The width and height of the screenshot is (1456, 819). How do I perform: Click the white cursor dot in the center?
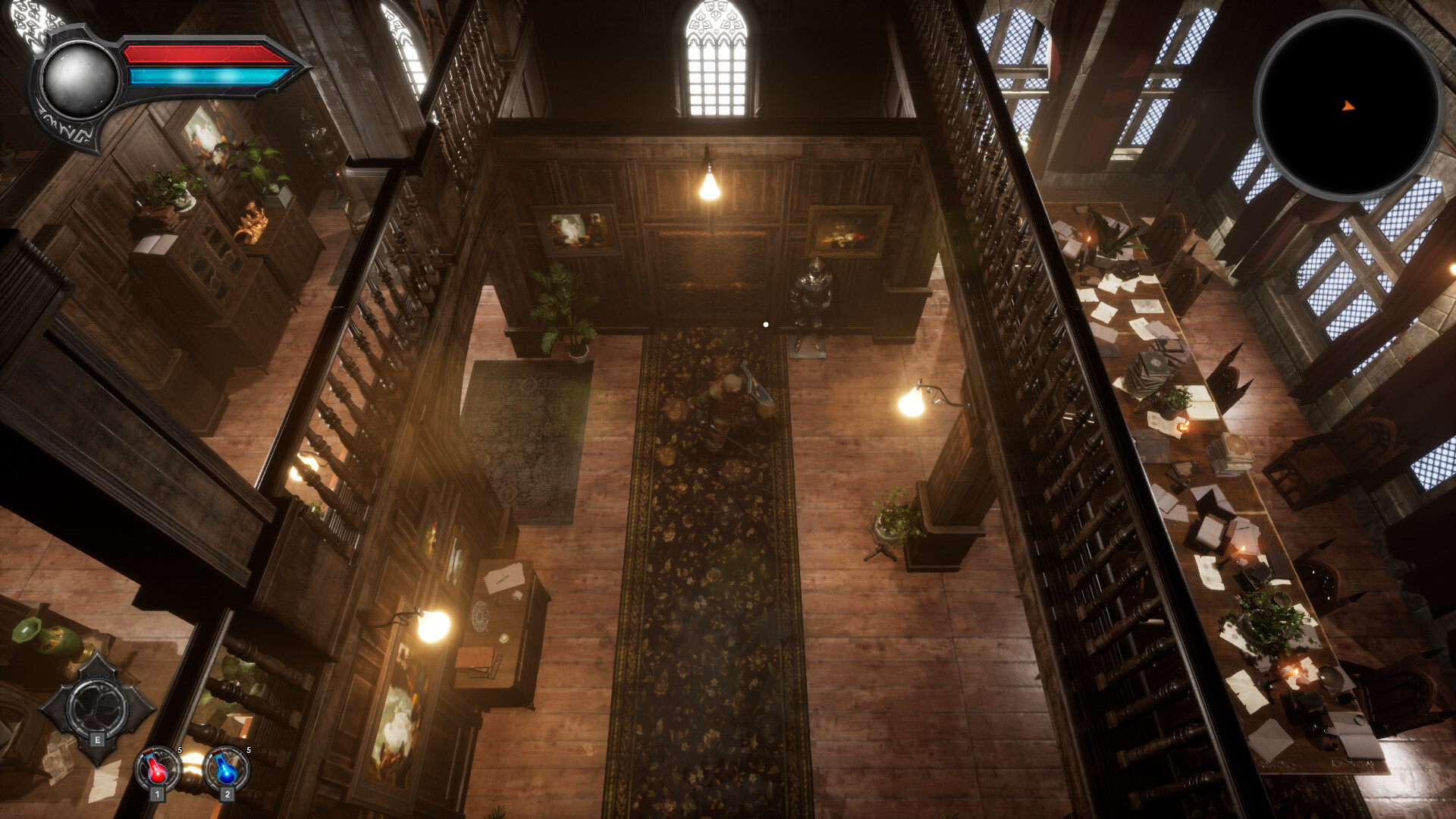click(x=765, y=324)
